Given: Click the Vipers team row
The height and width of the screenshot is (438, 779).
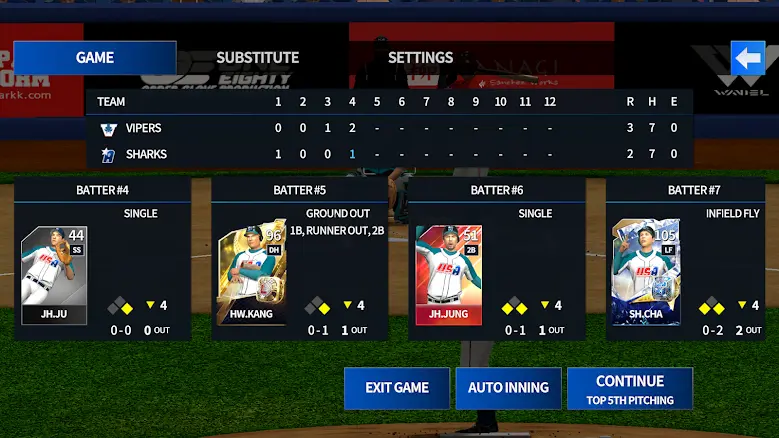Looking at the screenshot, I should [x=144, y=128].
